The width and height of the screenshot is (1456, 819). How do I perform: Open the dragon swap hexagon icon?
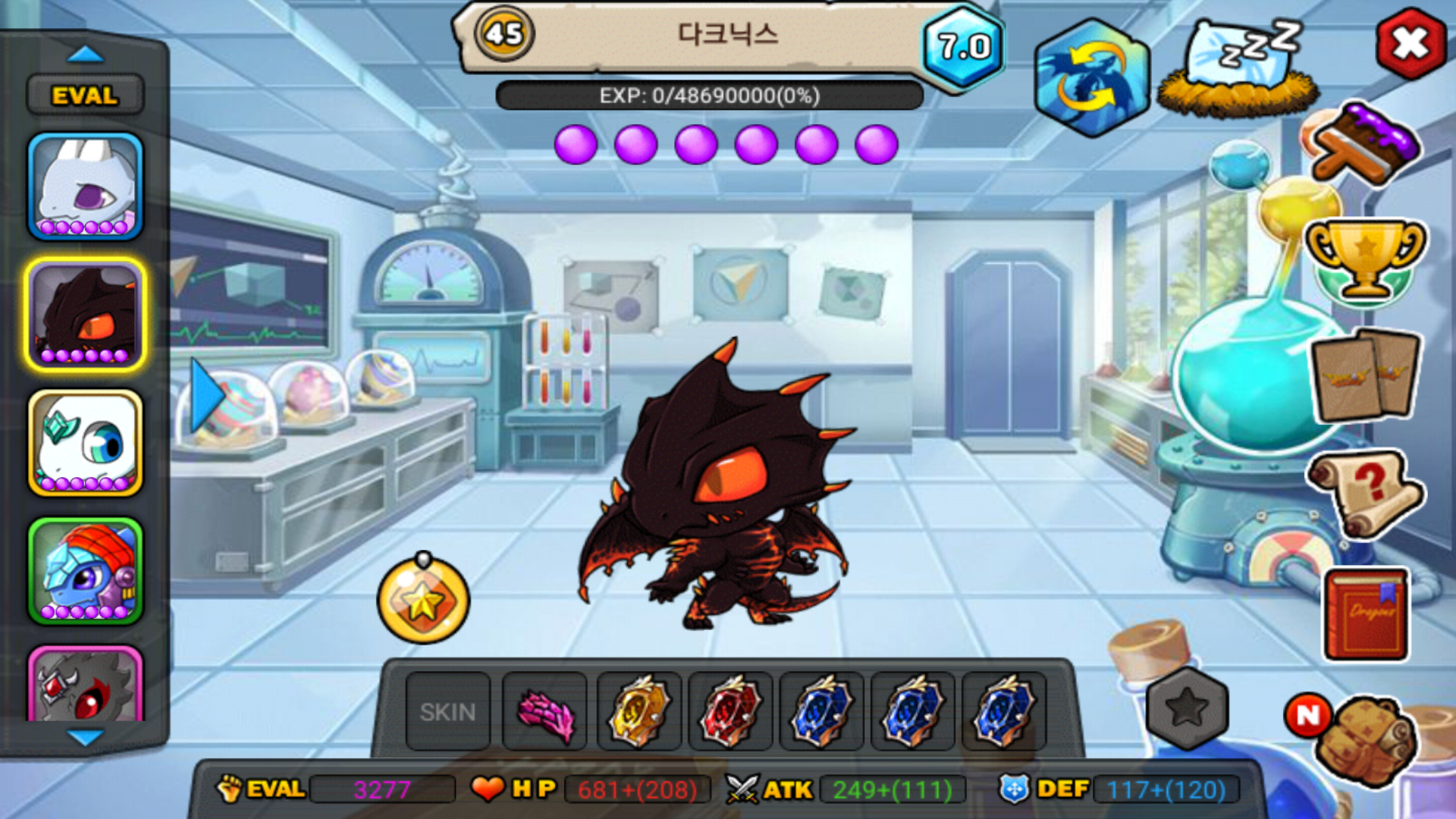[x=1092, y=77]
